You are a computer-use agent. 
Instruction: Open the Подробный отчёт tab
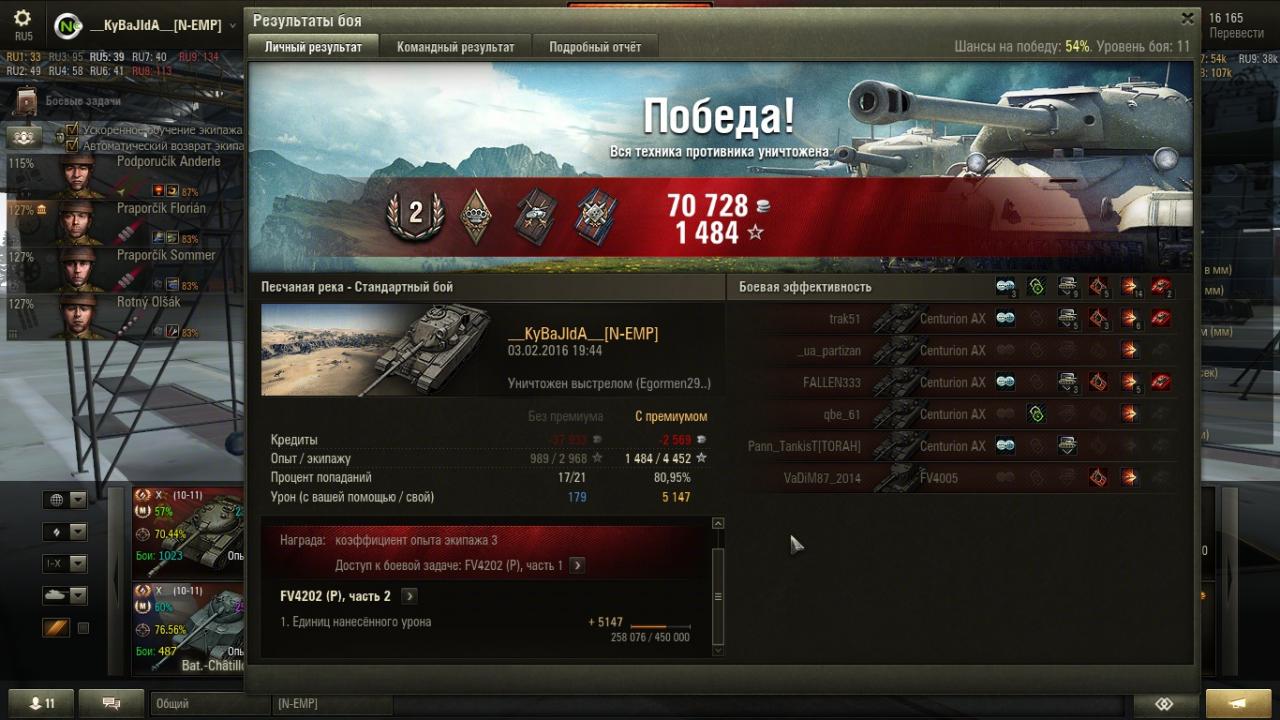coord(595,47)
